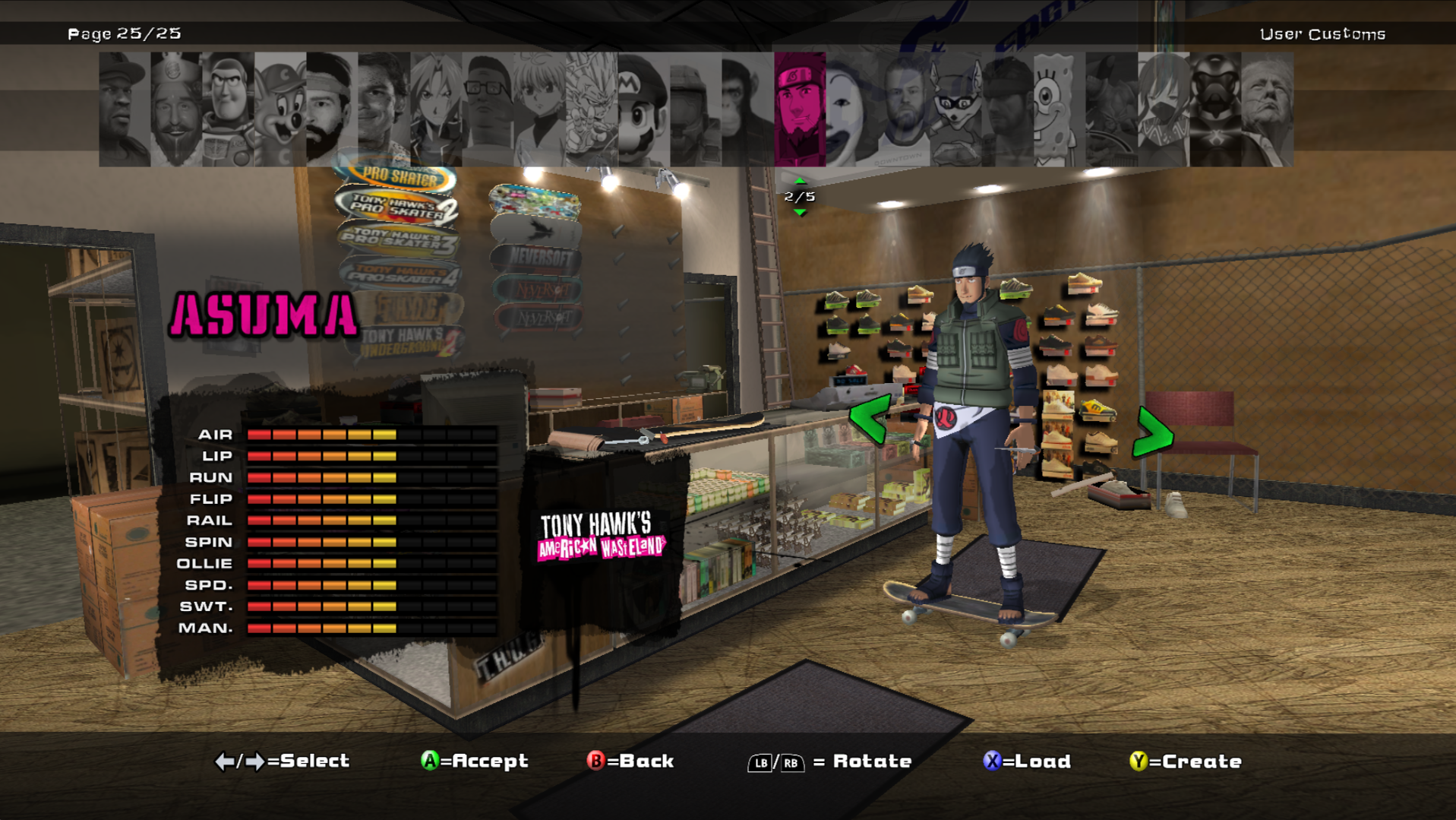Select the bandana-wearing Solid Snake portrait
The width and height of the screenshot is (1456, 820).
click(x=1007, y=109)
